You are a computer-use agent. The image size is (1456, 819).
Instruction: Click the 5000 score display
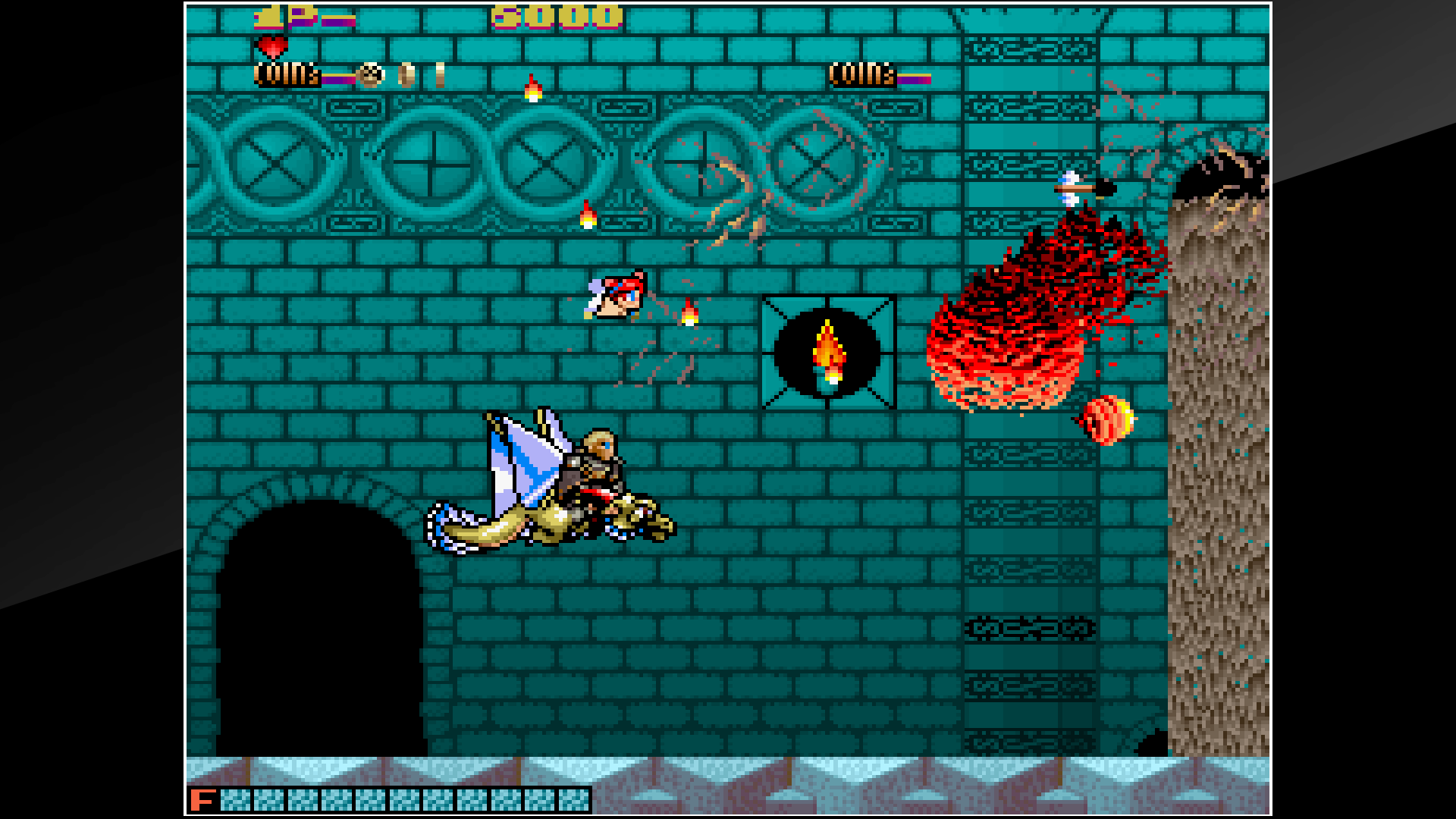(552, 17)
